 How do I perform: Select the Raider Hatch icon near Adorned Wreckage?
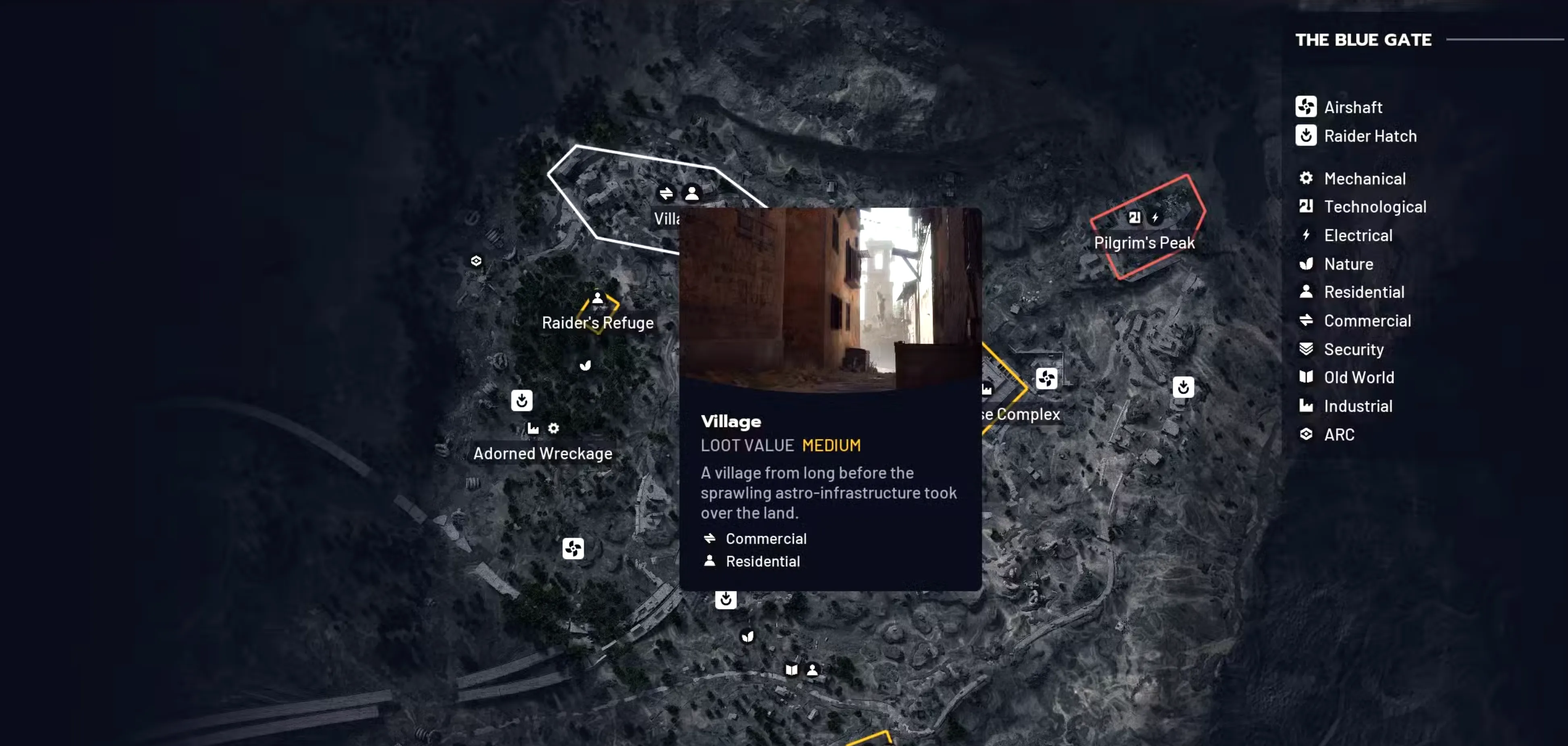pos(522,400)
